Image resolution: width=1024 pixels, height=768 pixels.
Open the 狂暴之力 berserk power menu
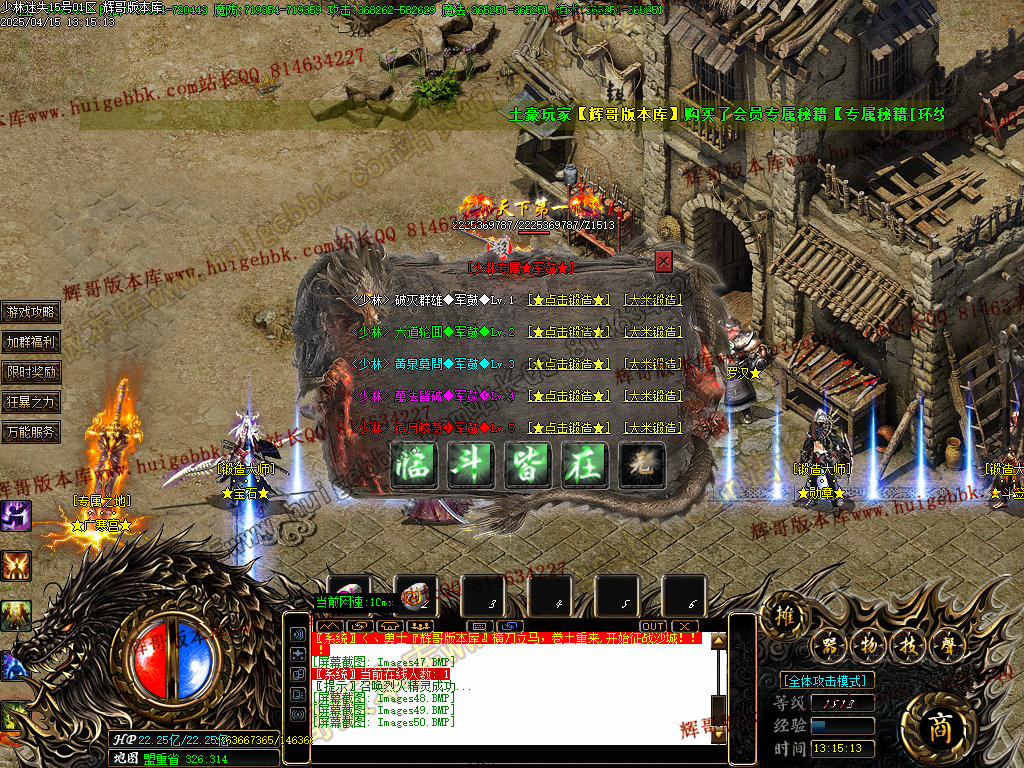tap(31, 402)
